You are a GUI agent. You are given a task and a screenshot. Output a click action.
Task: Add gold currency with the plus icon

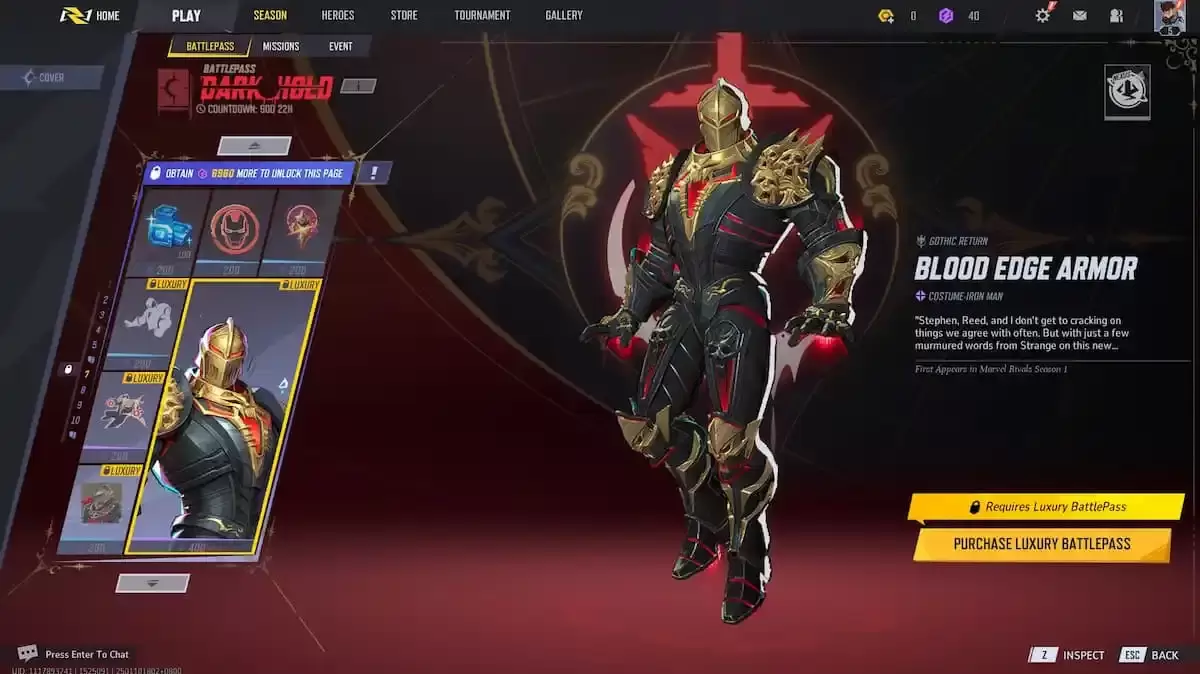tap(886, 16)
